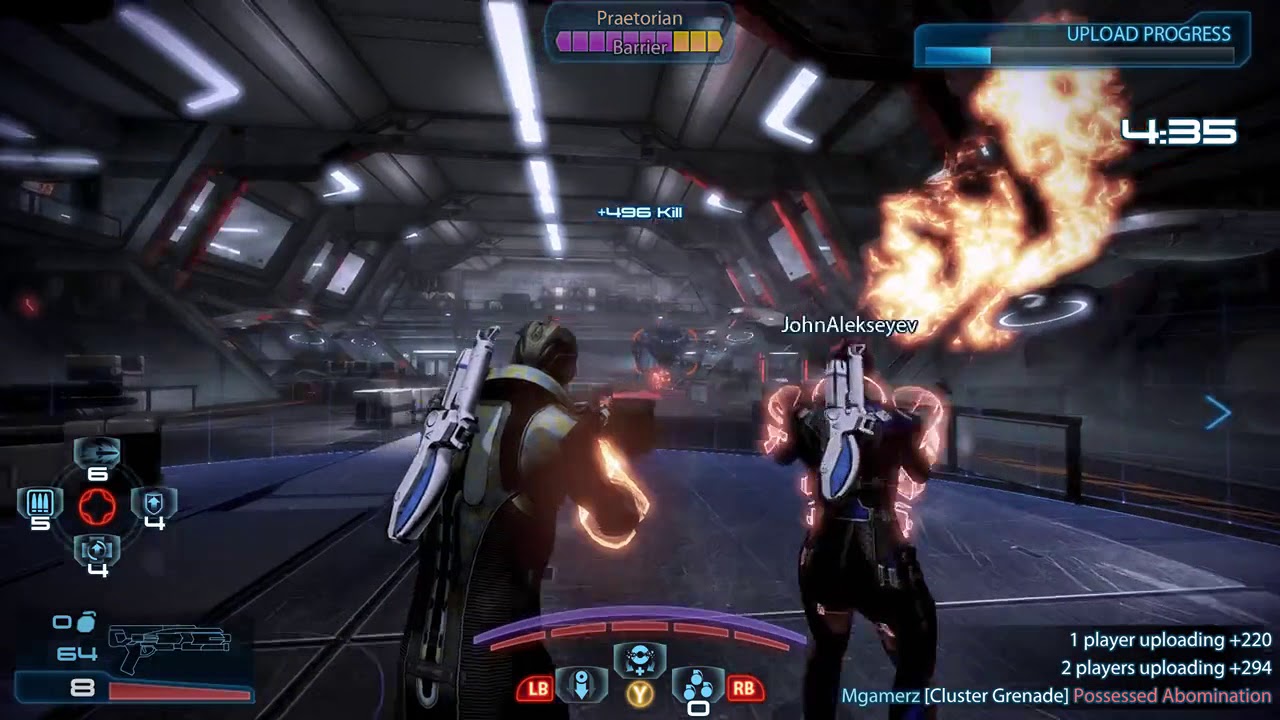The image size is (1280, 720).
Task: Use the thermal clip pack ammo icon
Action: coord(40,502)
